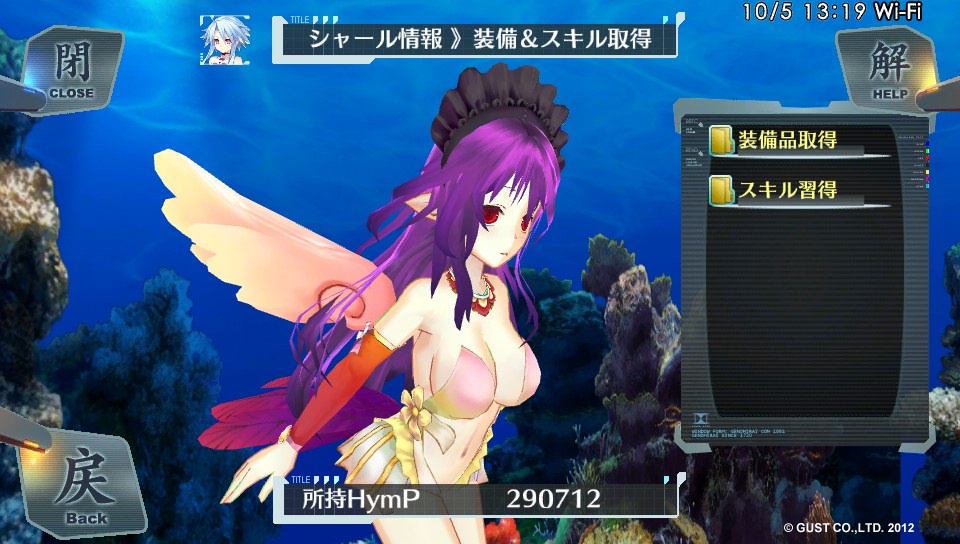This screenshot has width=960, height=544.
Task: Select the 装備品取得 menu entry
Action: [x=786, y=141]
